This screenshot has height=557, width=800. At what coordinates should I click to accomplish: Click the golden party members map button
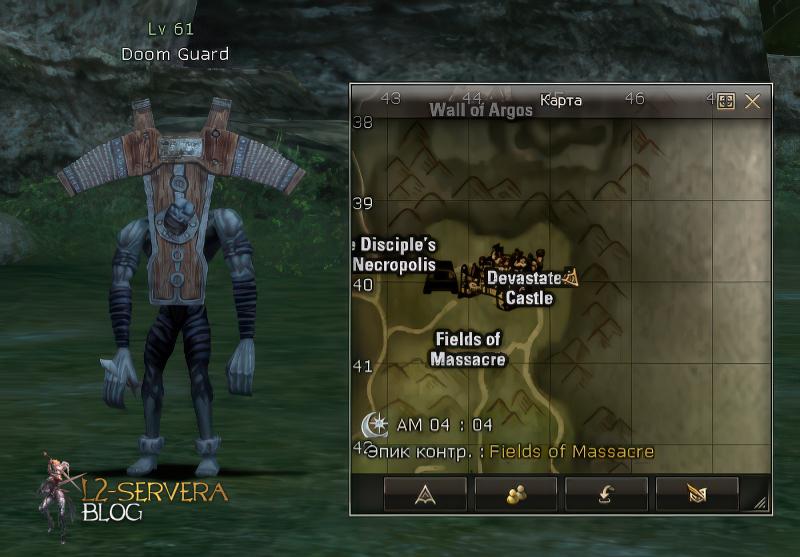[516, 494]
